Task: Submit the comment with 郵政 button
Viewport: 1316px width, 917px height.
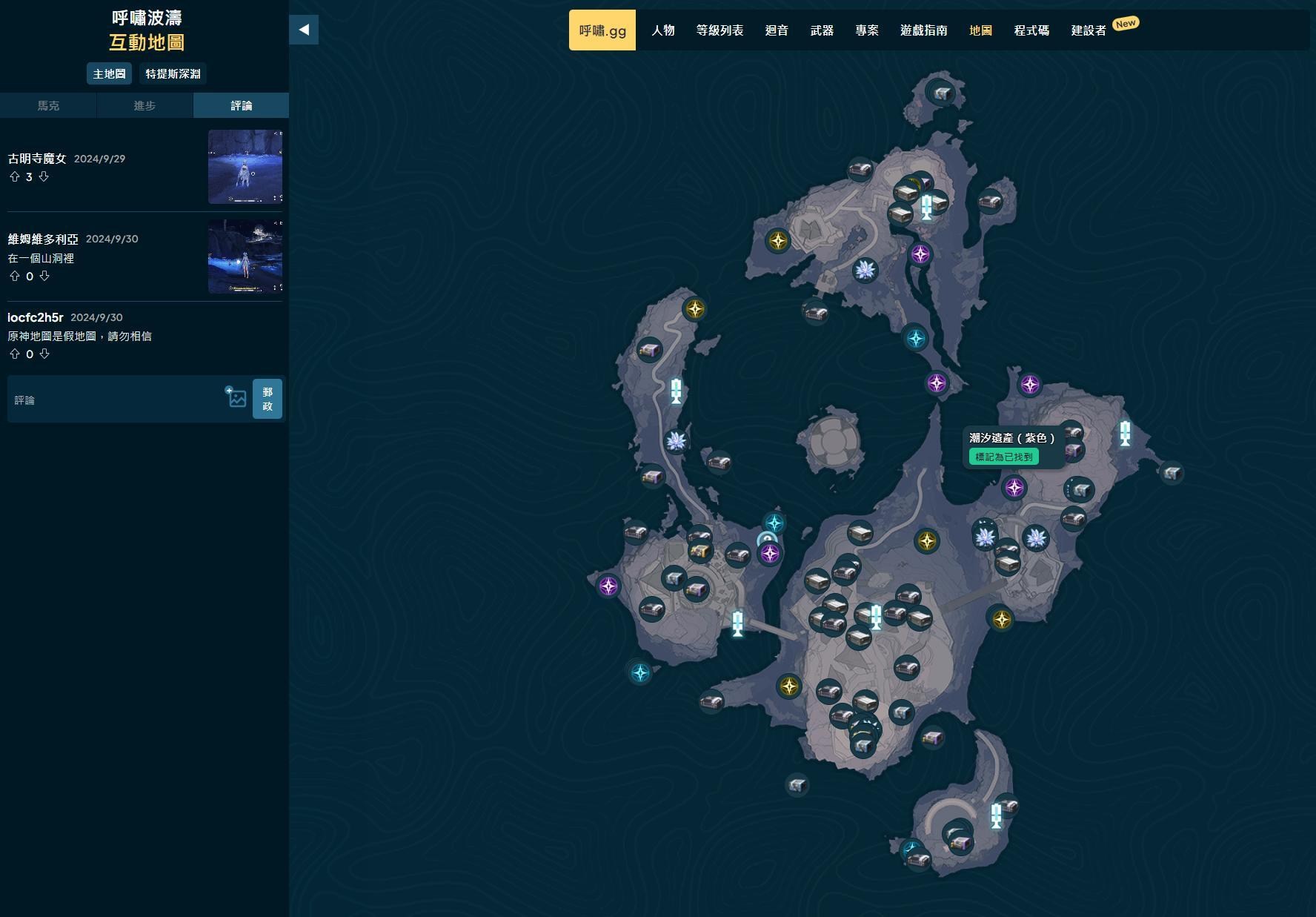Action: point(267,399)
